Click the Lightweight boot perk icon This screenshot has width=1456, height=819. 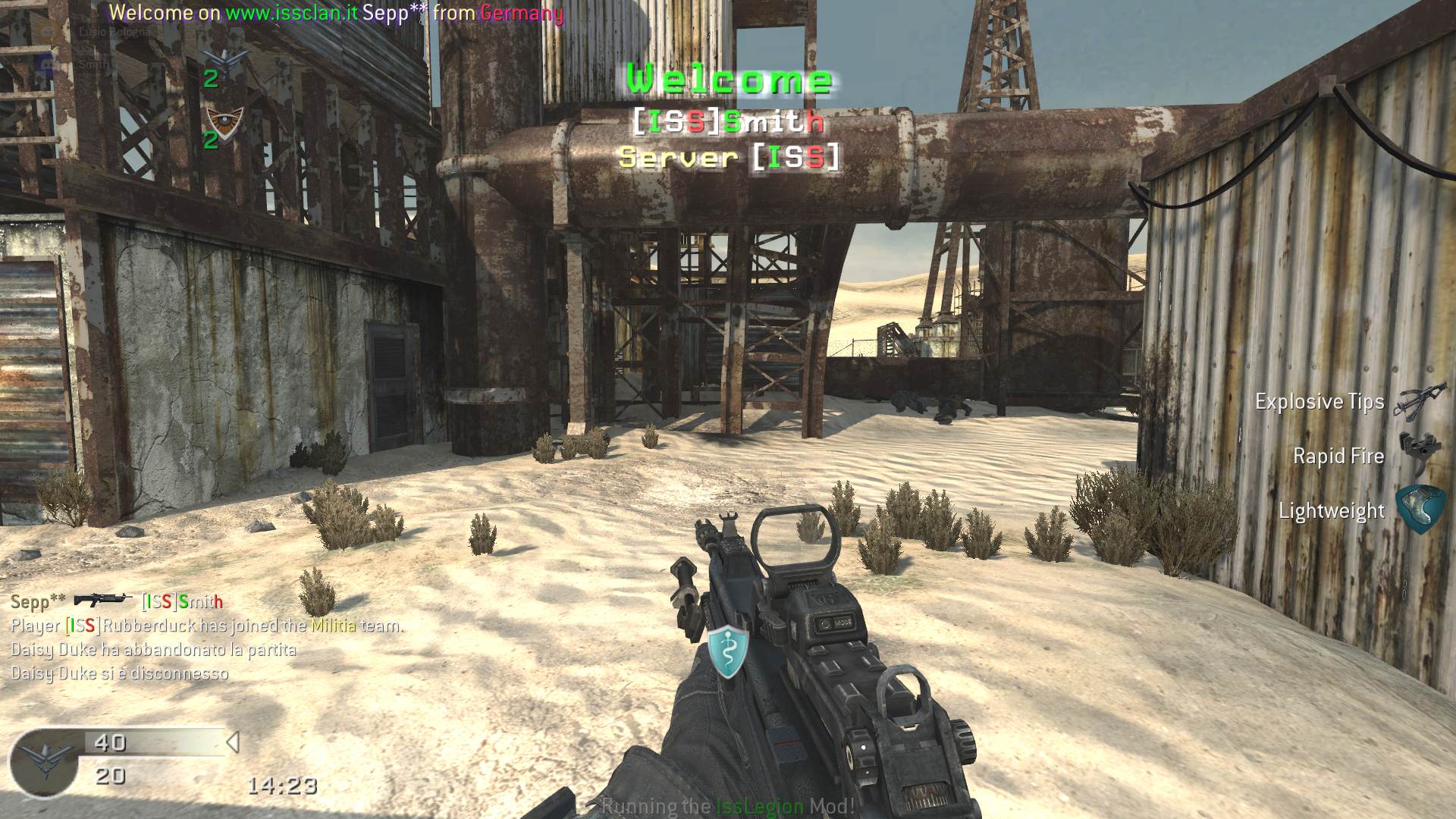click(x=1420, y=510)
